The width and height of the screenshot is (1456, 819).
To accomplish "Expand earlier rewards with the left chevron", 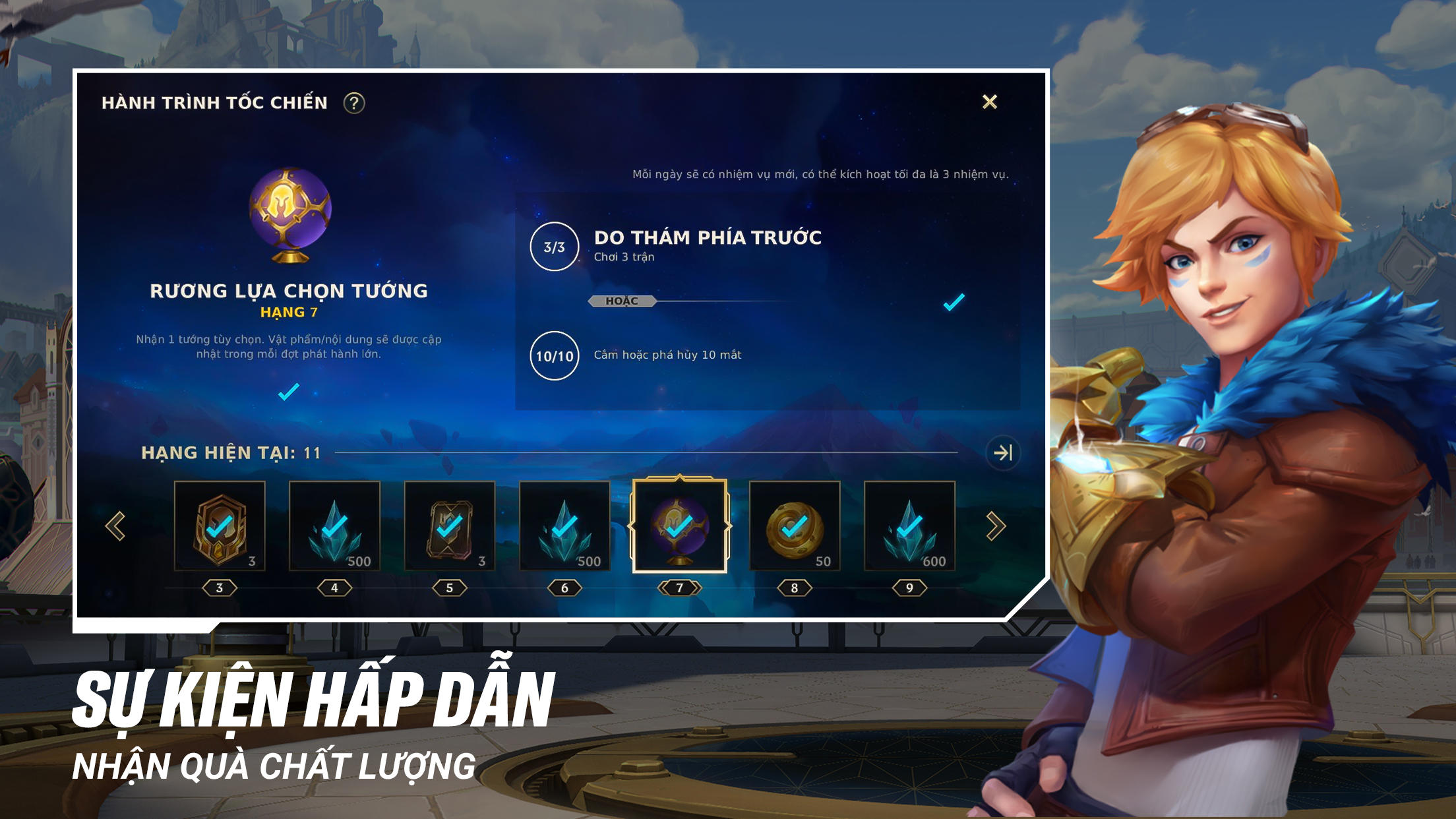I will [116, 524].
